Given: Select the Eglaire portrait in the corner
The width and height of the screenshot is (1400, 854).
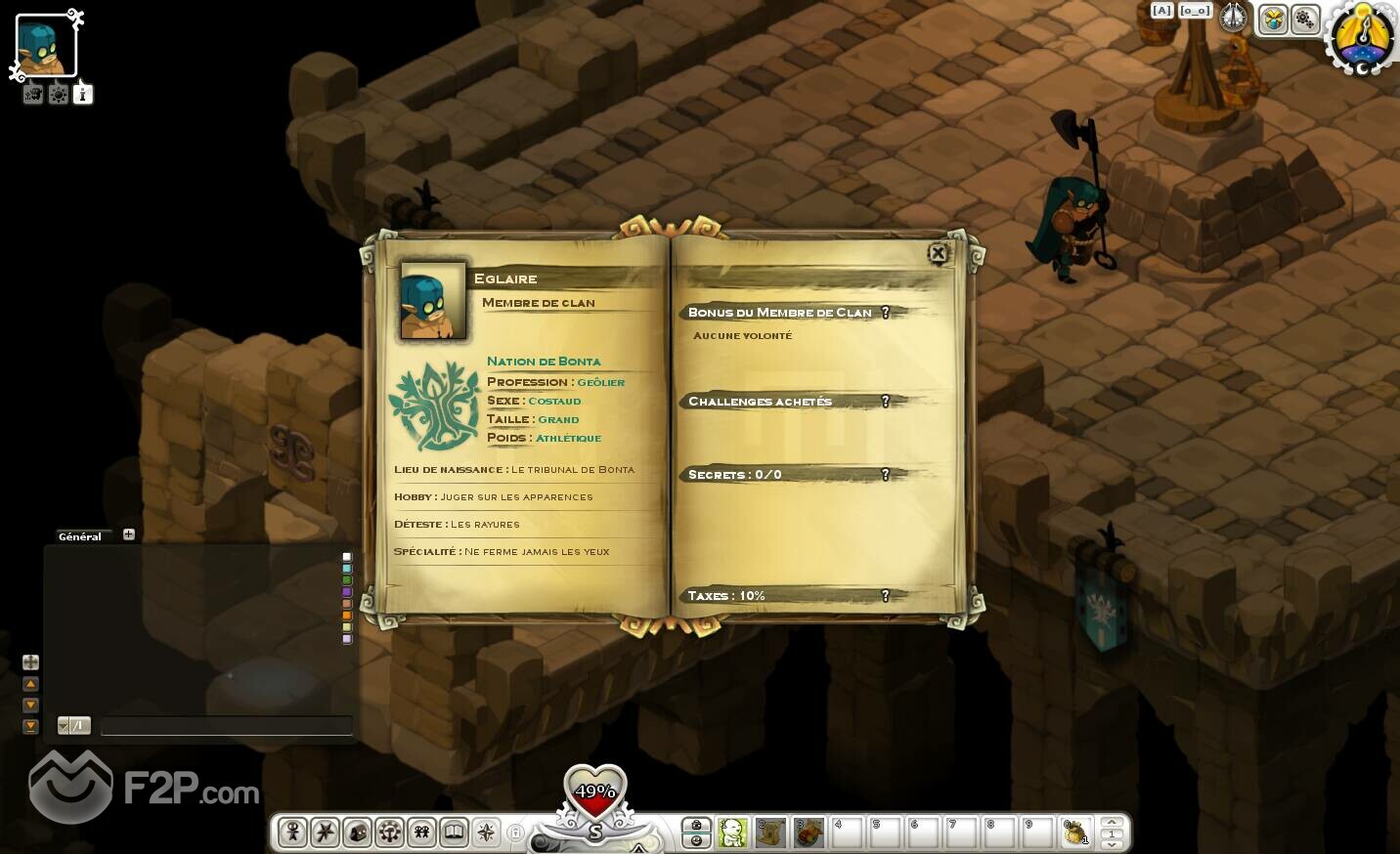Looking at the screenshot, I should [x=45, y=46].
